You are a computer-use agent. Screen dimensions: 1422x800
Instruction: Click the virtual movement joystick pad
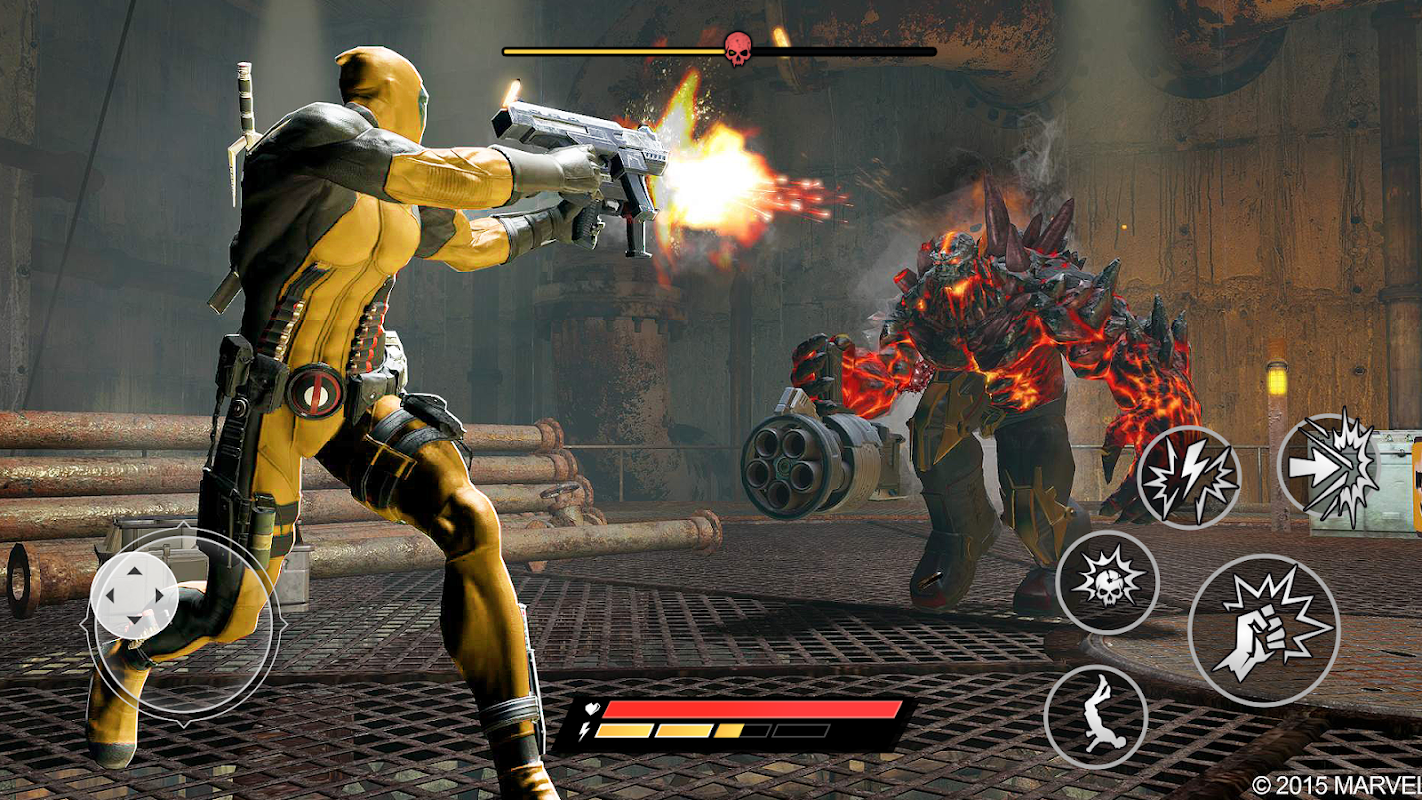click(134, 596)
